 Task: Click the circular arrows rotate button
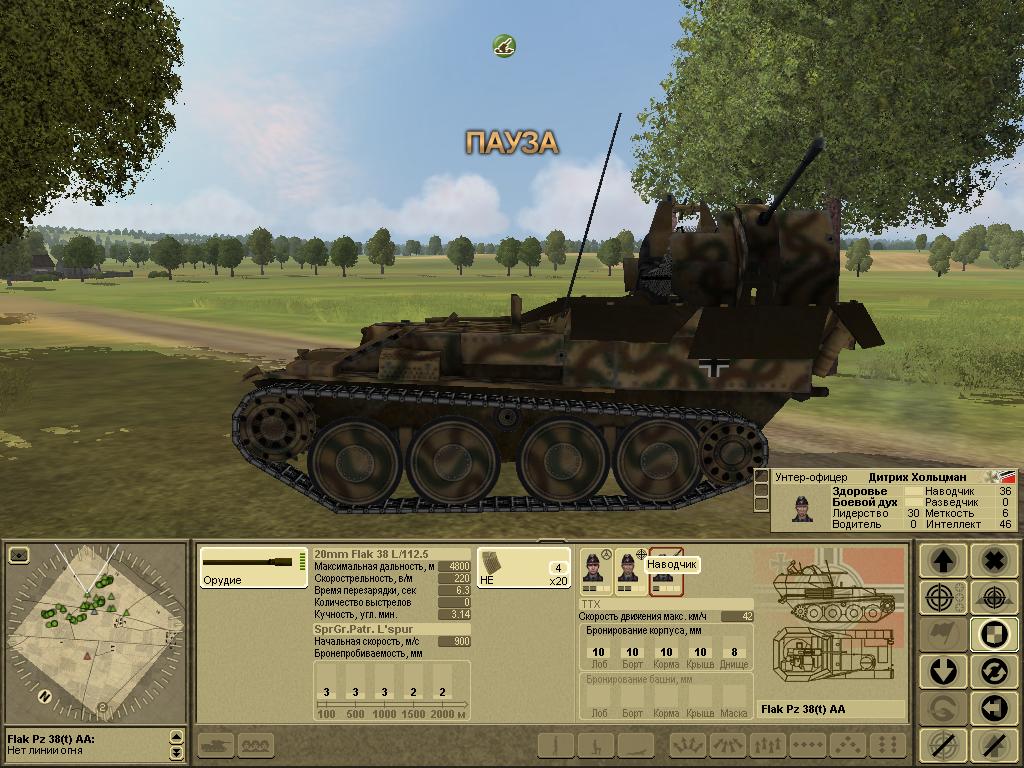[993, 670]
